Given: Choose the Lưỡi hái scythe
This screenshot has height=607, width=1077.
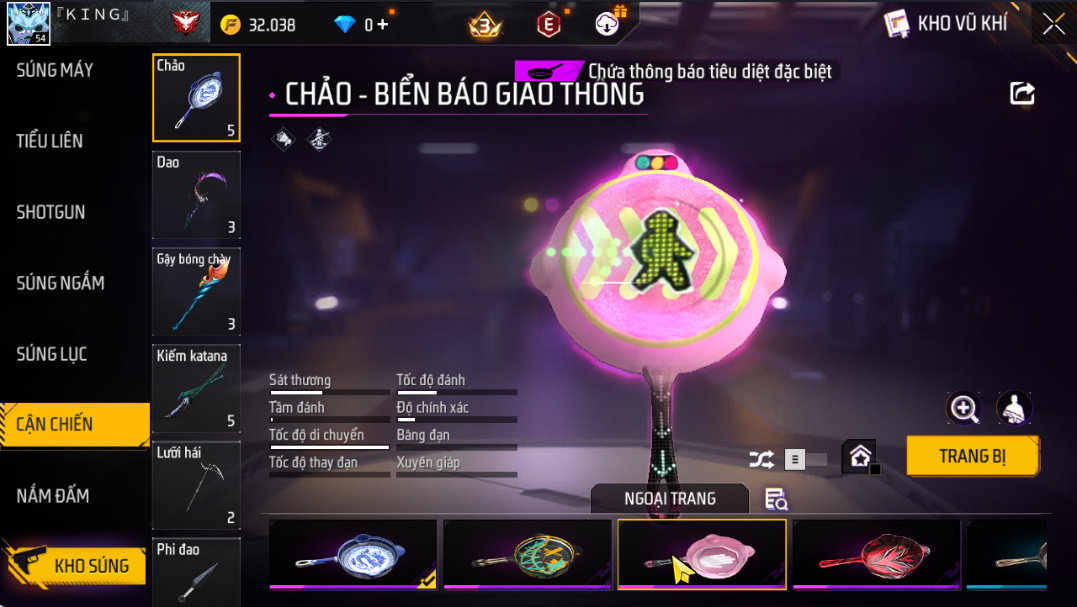Looking at the screenshot, I should coord(196,485).
